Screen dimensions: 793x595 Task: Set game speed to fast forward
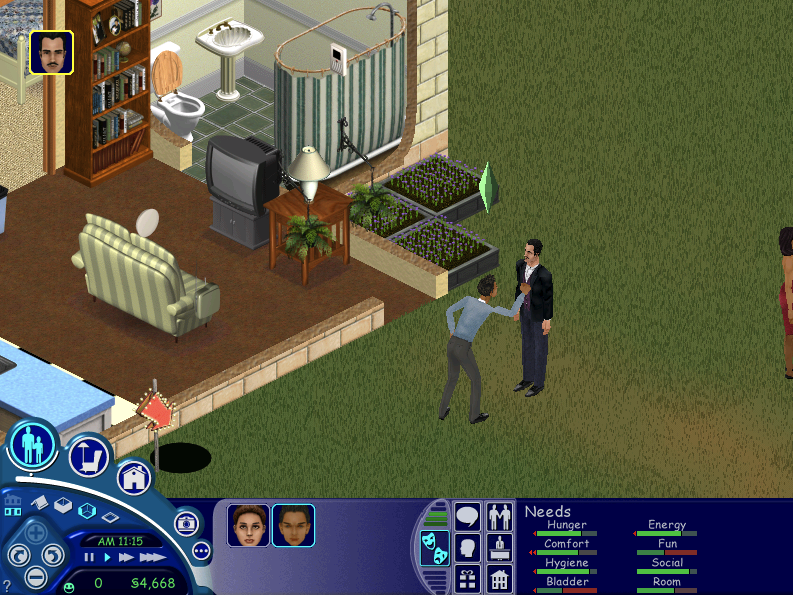click(x=127, y=557)
